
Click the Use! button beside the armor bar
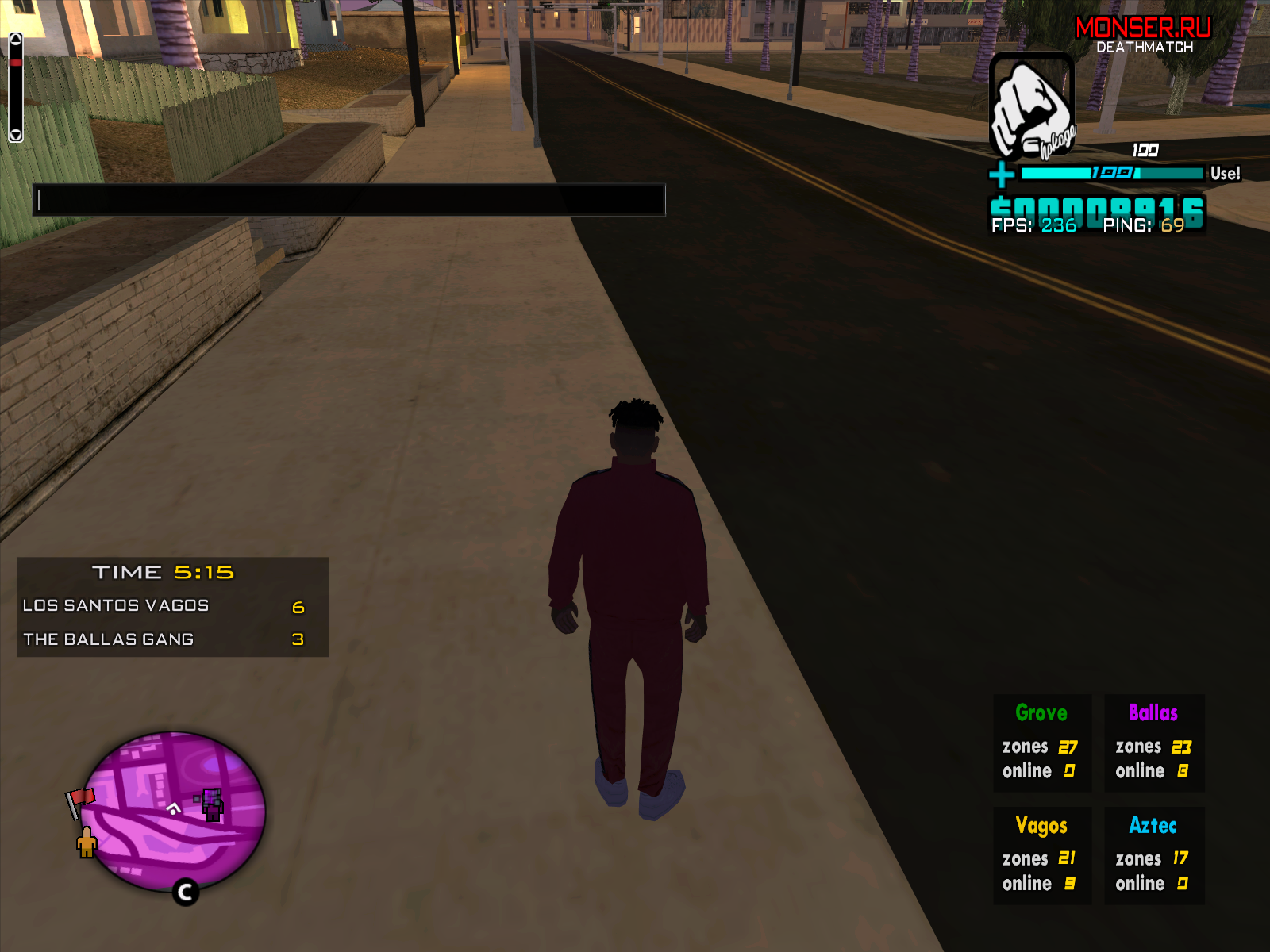1225,174
